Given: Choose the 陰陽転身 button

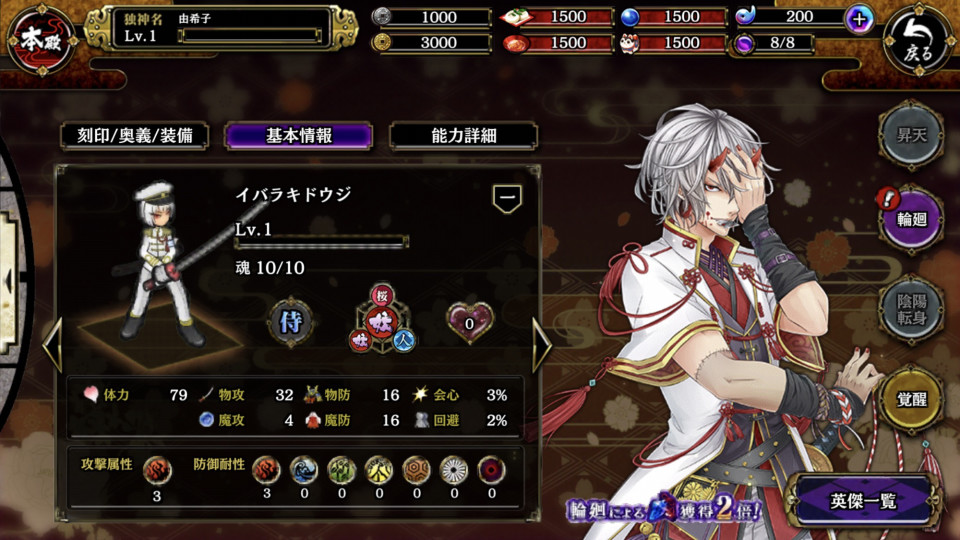Looking at the screenshot, I should (910, 308).
